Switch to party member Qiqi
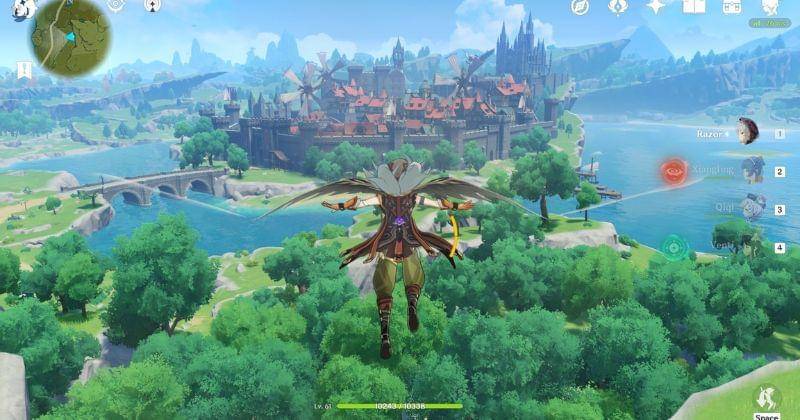This screenshot has width=800, height=420. pyautogui.click(x=752, y=207)
